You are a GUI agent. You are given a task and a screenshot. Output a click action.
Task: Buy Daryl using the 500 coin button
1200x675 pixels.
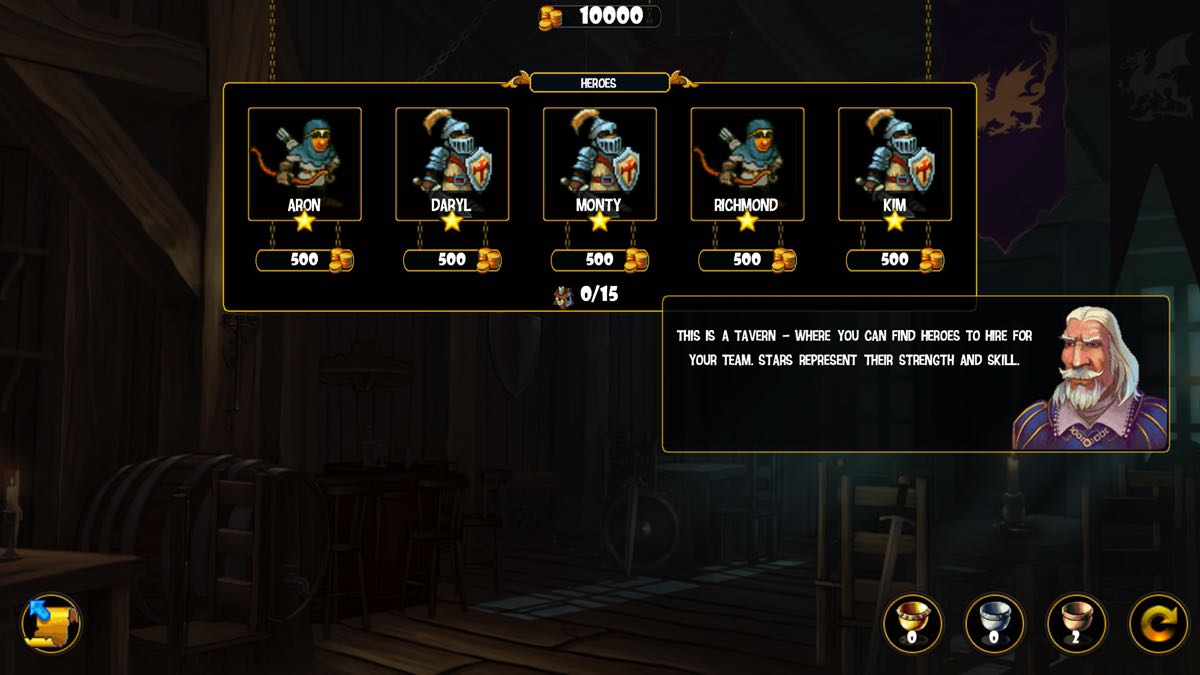click(x=452, y=260)
